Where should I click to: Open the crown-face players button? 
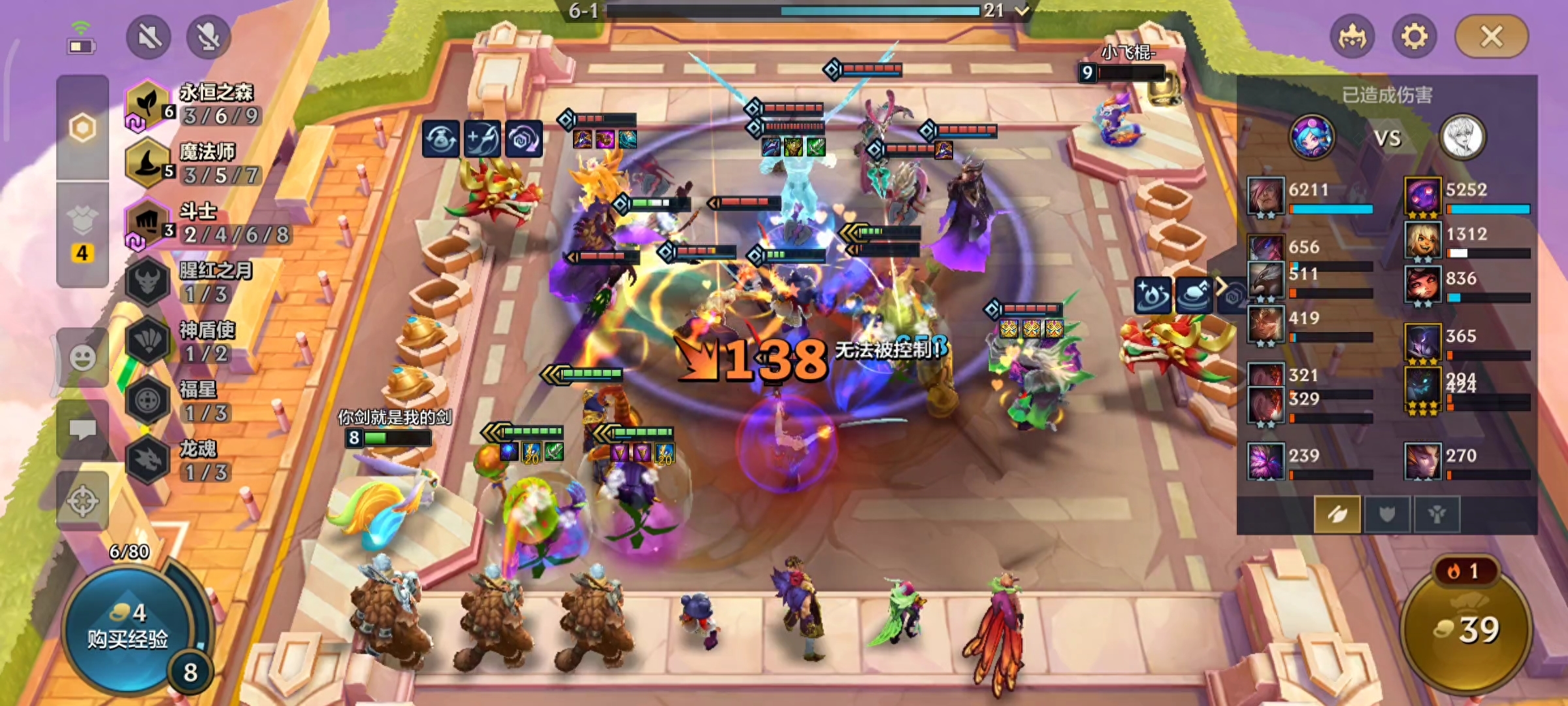pyautogui.click(x=1352, y=37)
